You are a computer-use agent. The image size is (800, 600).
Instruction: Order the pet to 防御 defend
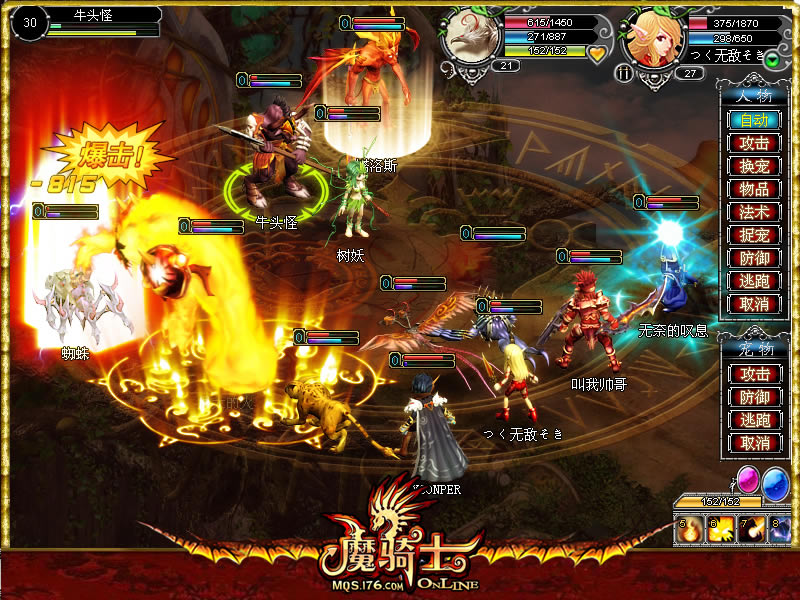[754, 397]
